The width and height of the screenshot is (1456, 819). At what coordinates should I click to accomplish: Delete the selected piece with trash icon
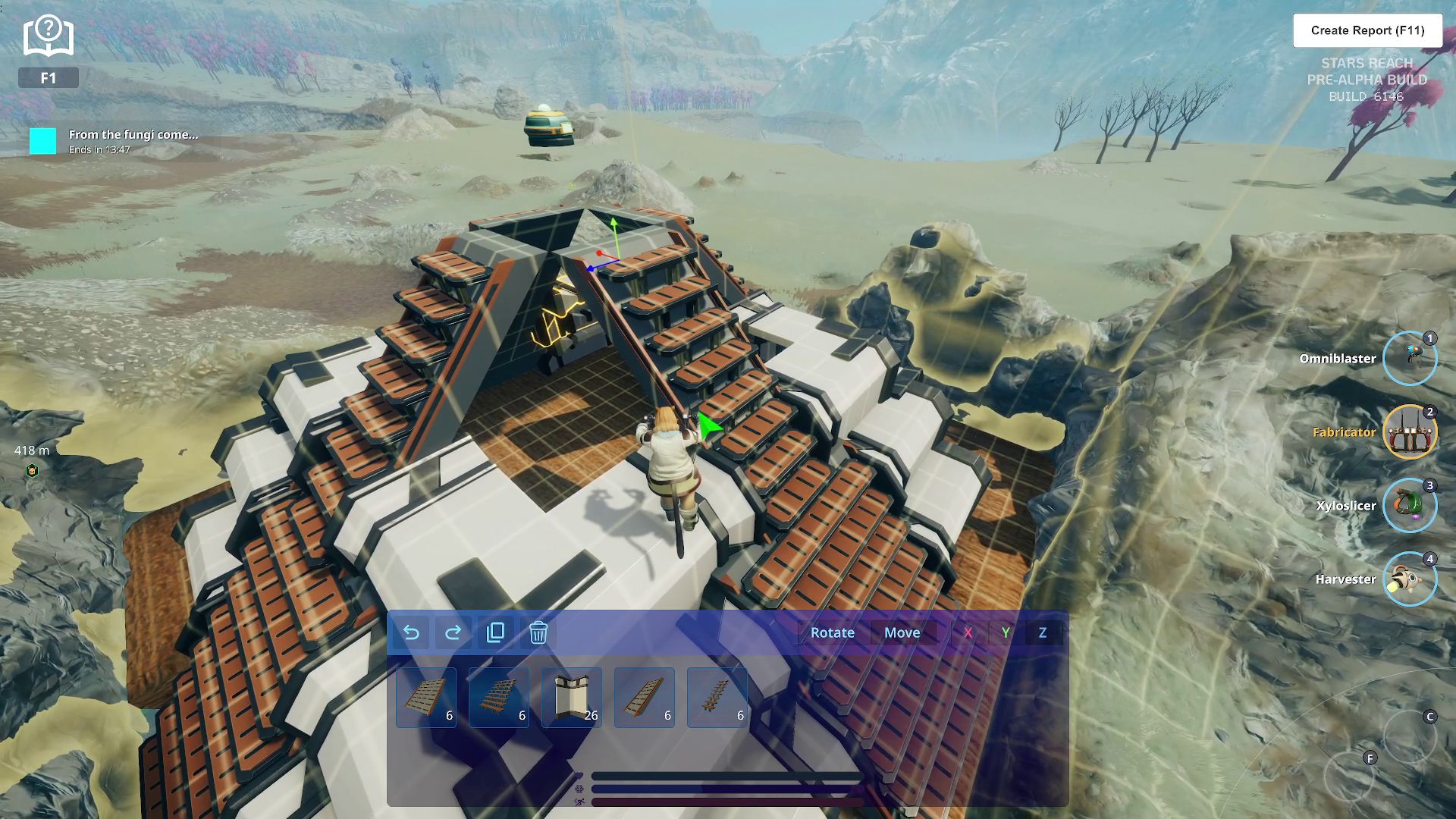coord(538,632)
